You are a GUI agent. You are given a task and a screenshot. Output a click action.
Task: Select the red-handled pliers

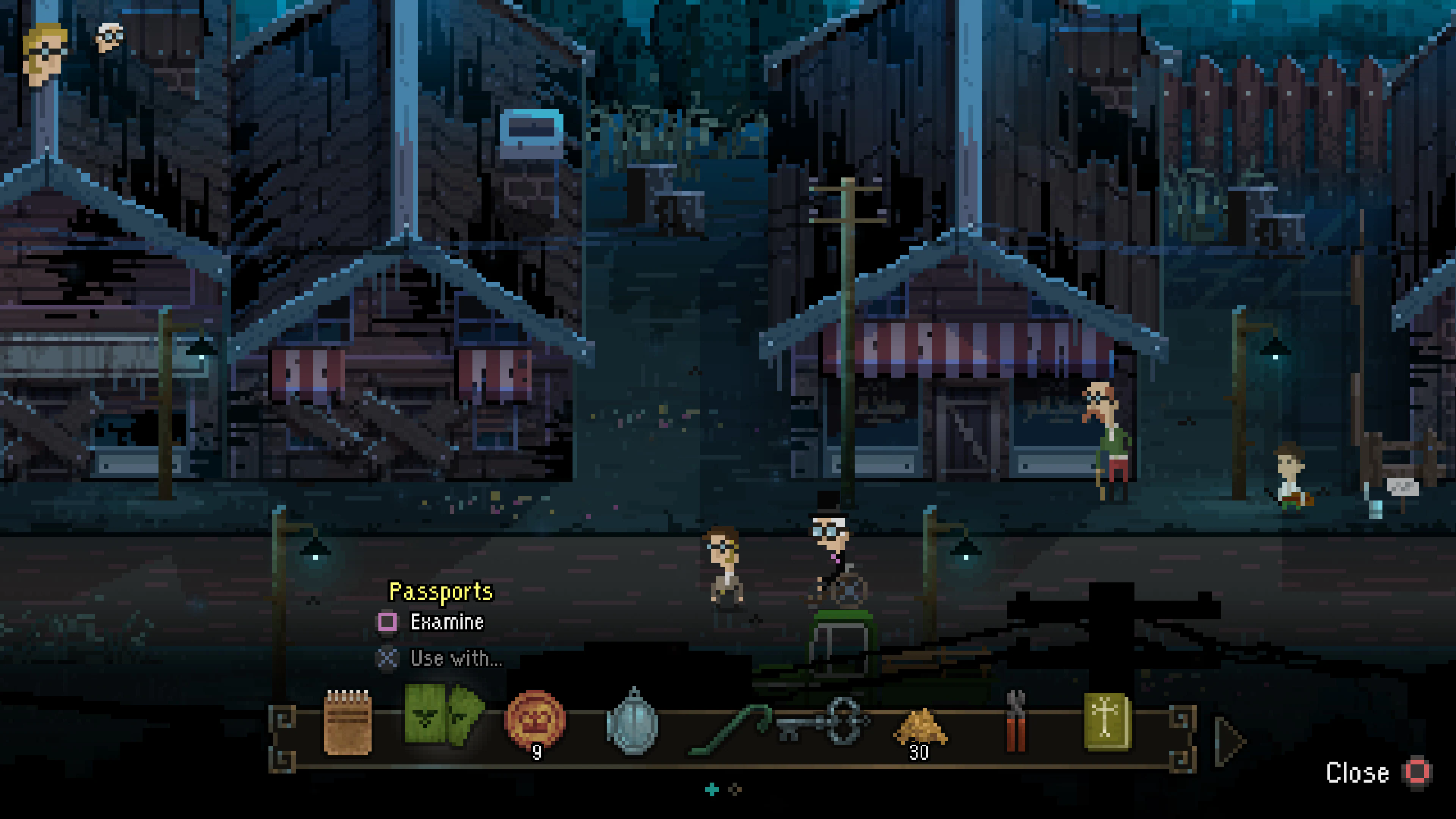pyautogui.click(x=1016, y=722)
